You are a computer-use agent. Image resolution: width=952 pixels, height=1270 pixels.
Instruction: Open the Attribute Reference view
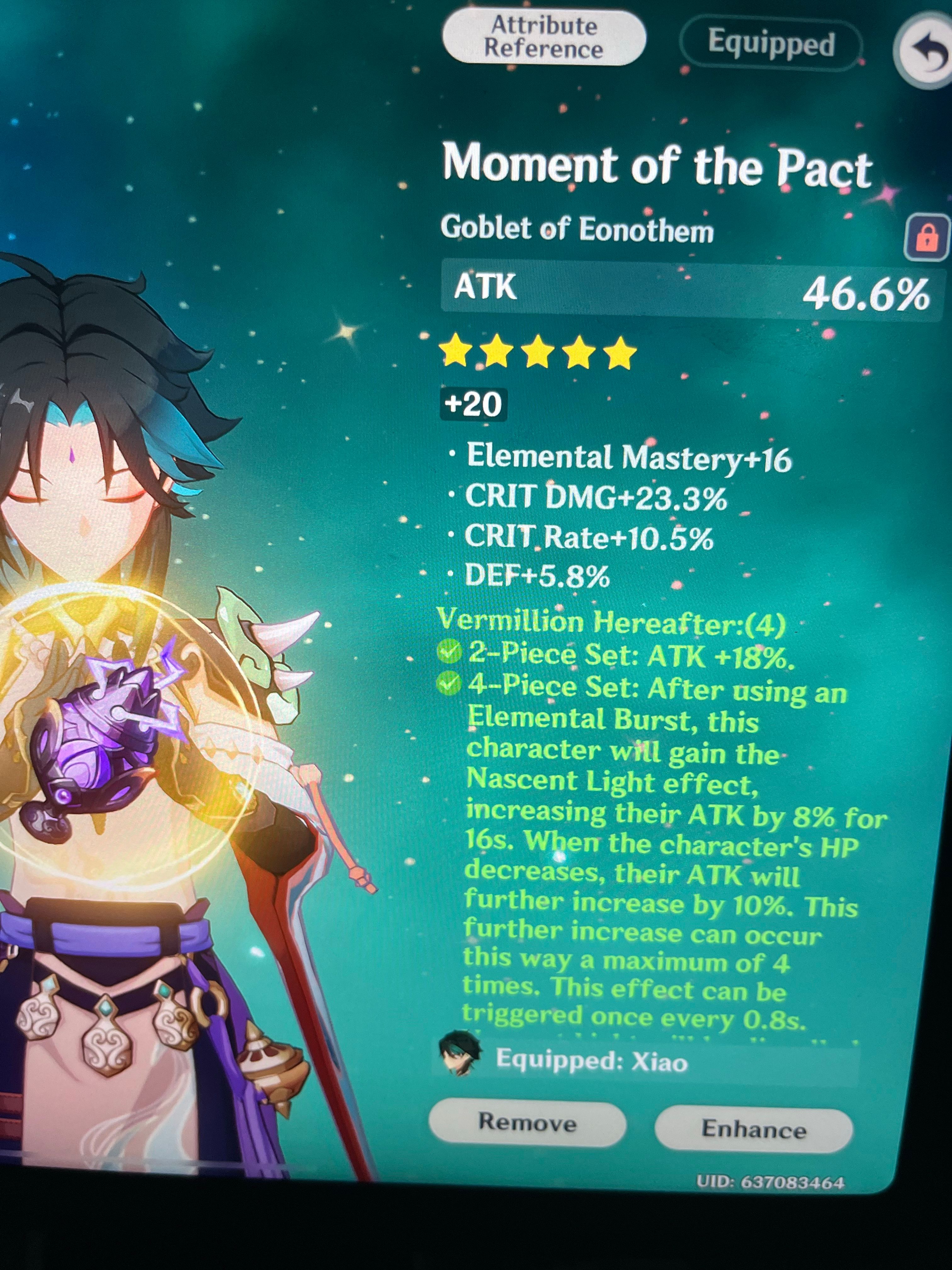tap(544, 36)
